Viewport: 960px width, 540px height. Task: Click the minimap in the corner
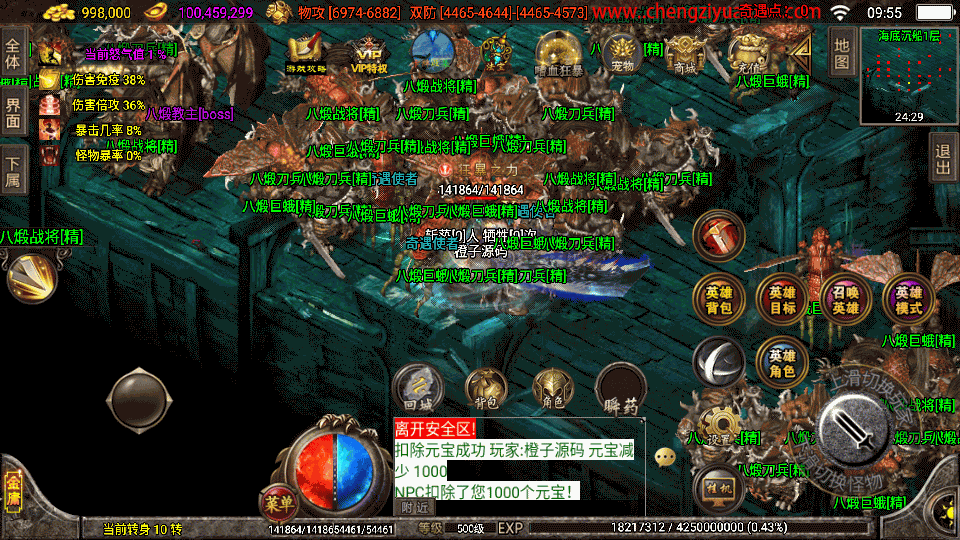908,74
